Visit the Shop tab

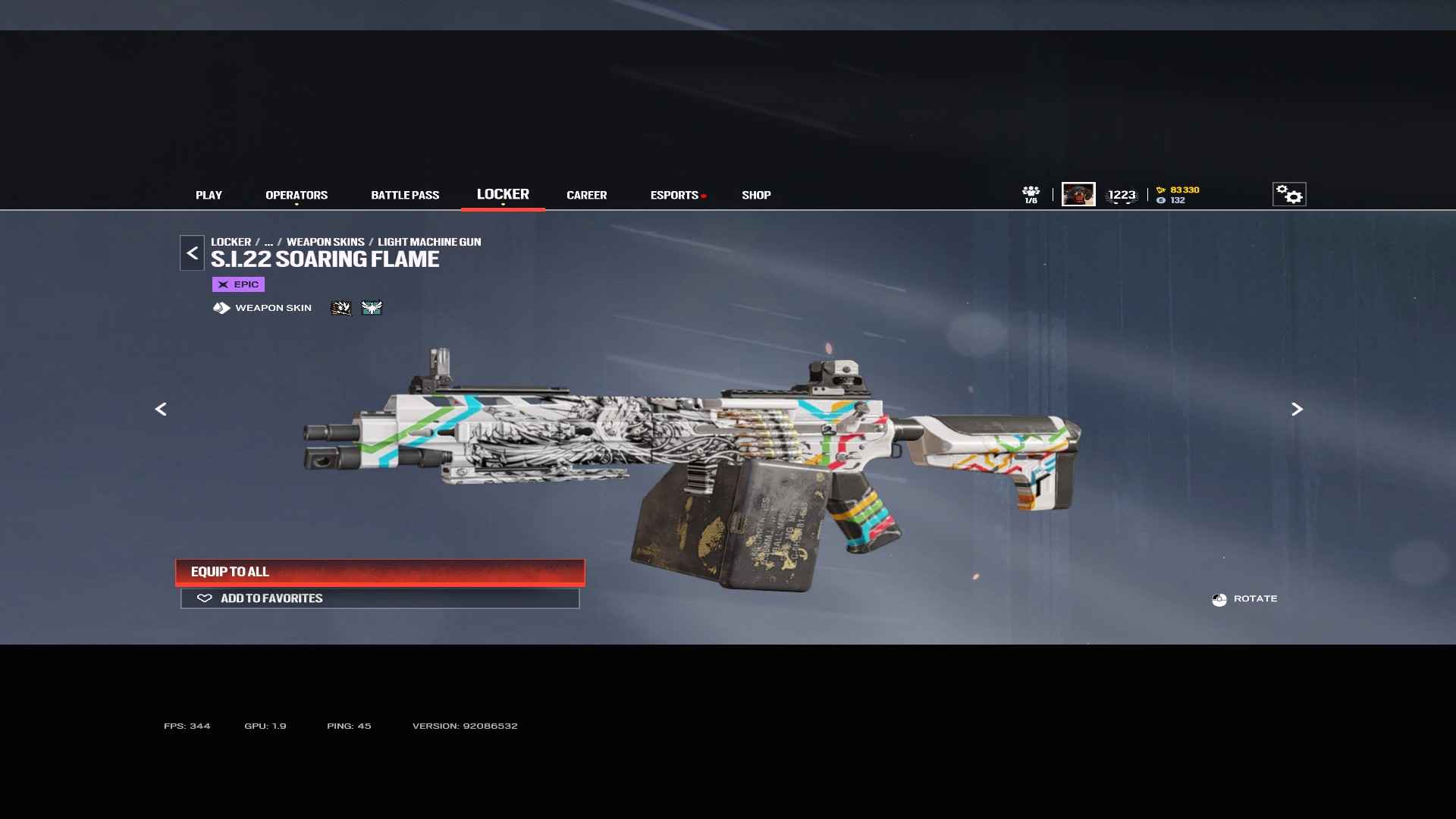tap(756, 196)
